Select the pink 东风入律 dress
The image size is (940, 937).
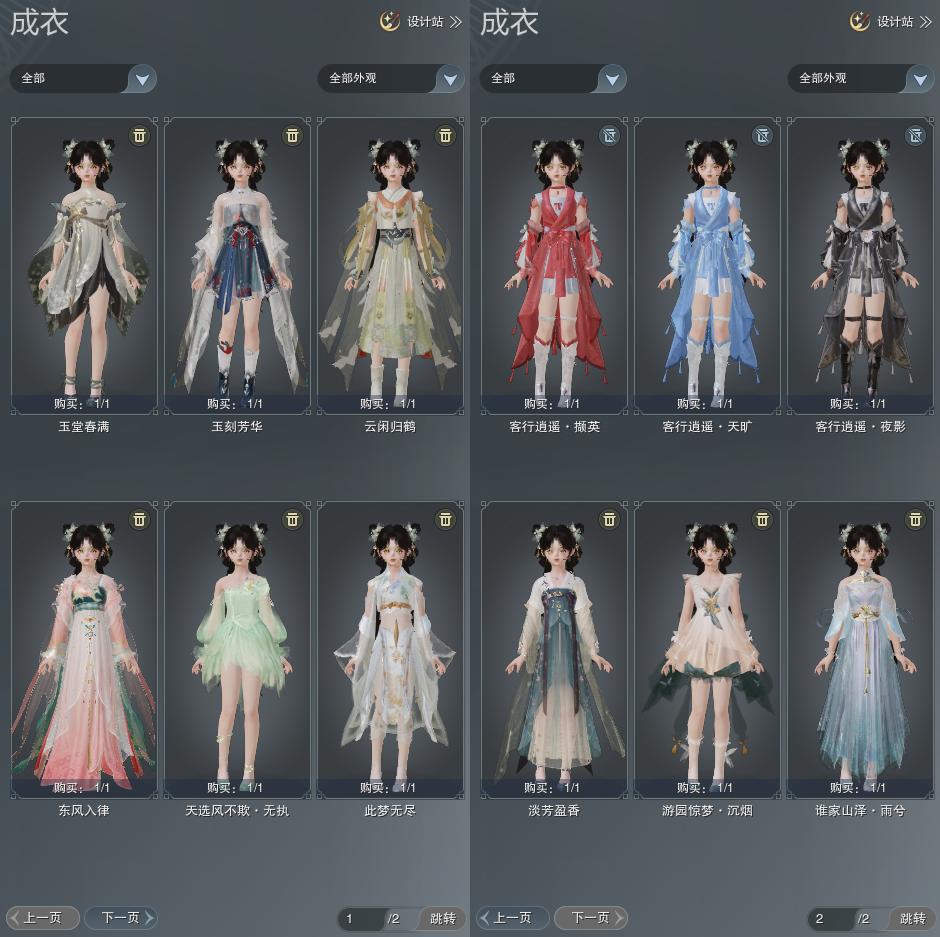point(84,649)
